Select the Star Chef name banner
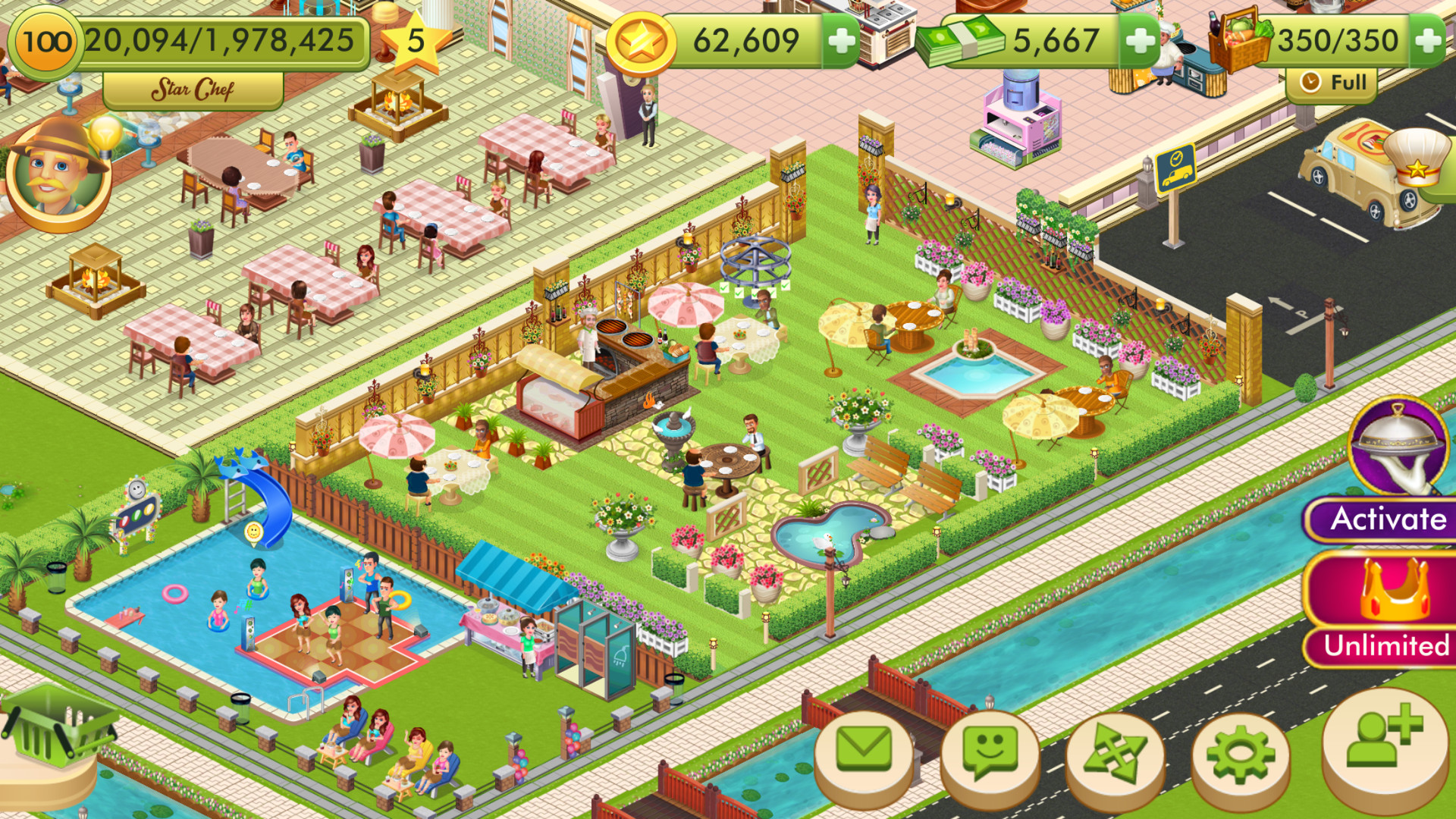Image resolution: width=1456 pixels, height=819 pixels. 193,89
